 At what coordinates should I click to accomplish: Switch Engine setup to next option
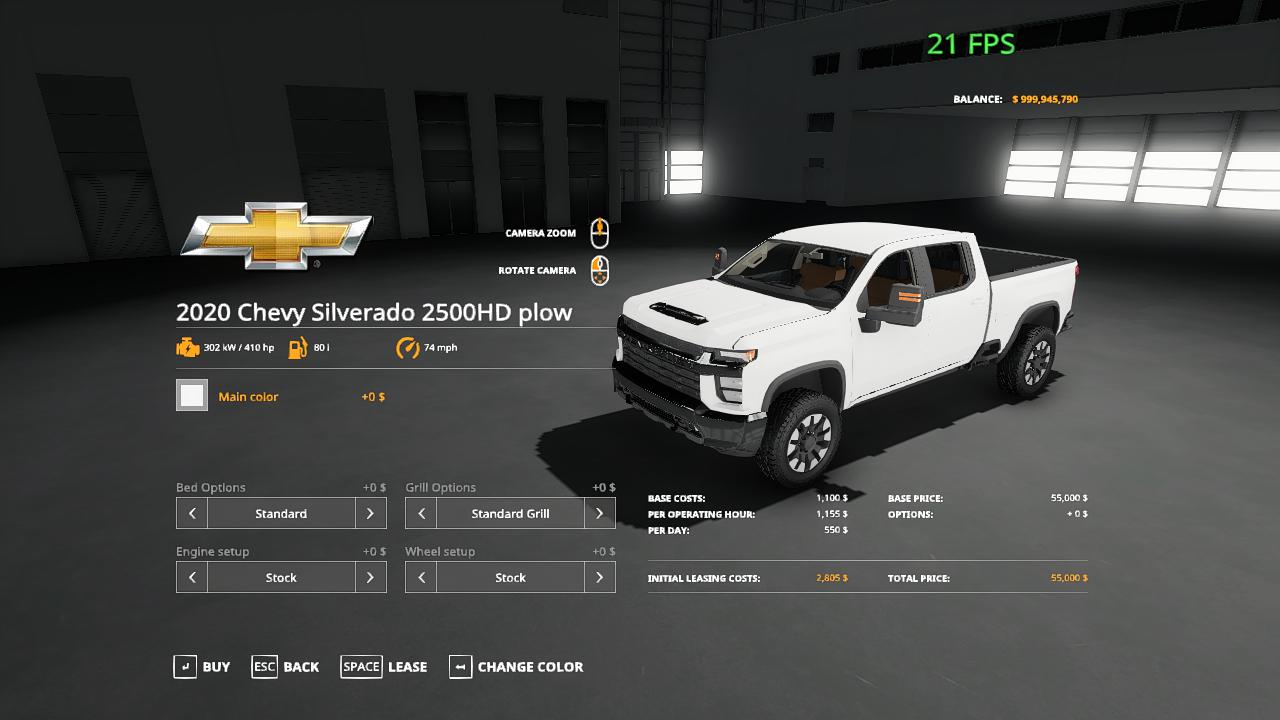coord(370,577)
